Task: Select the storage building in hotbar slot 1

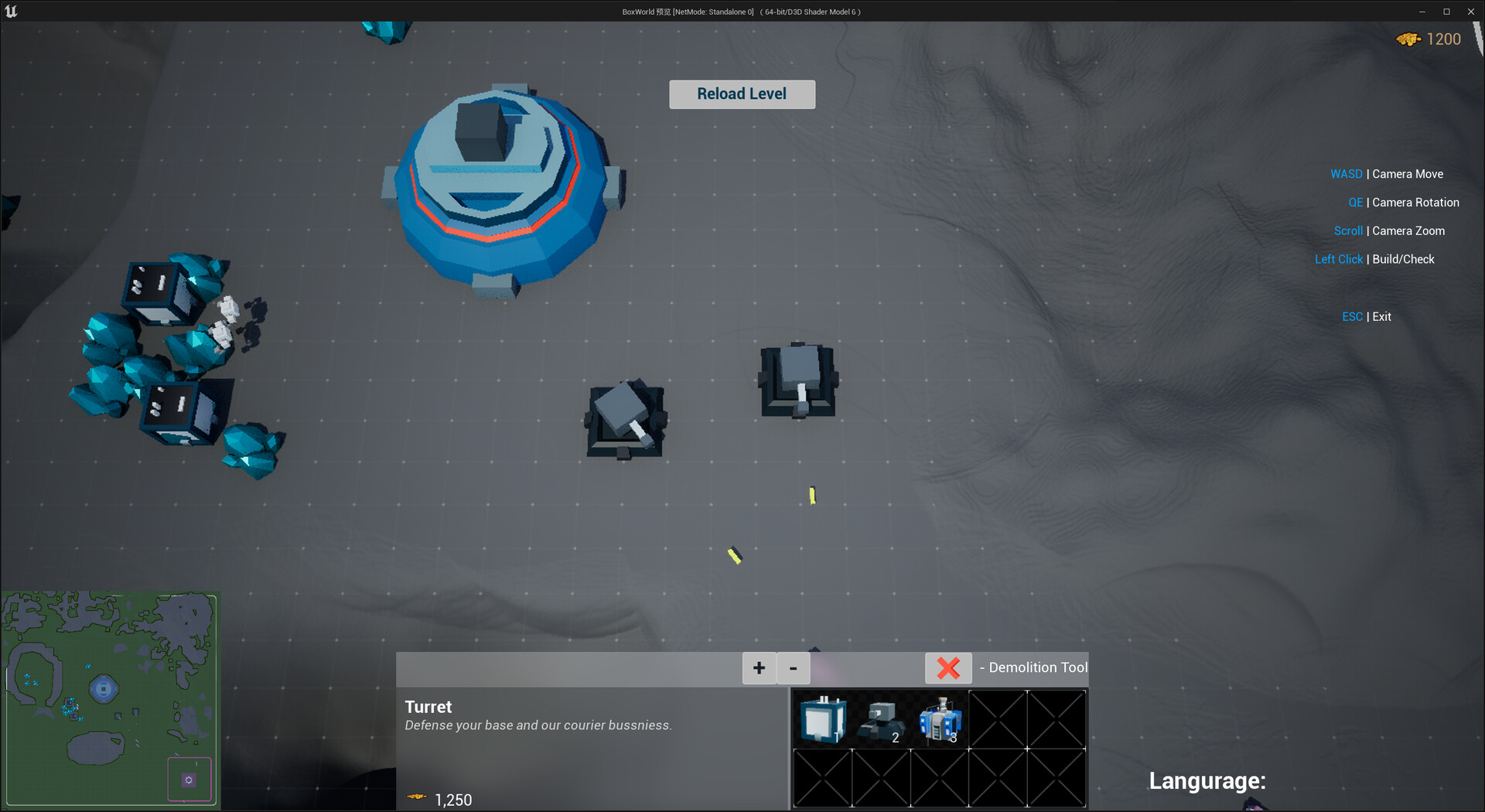Action: [x=822, y=719]
